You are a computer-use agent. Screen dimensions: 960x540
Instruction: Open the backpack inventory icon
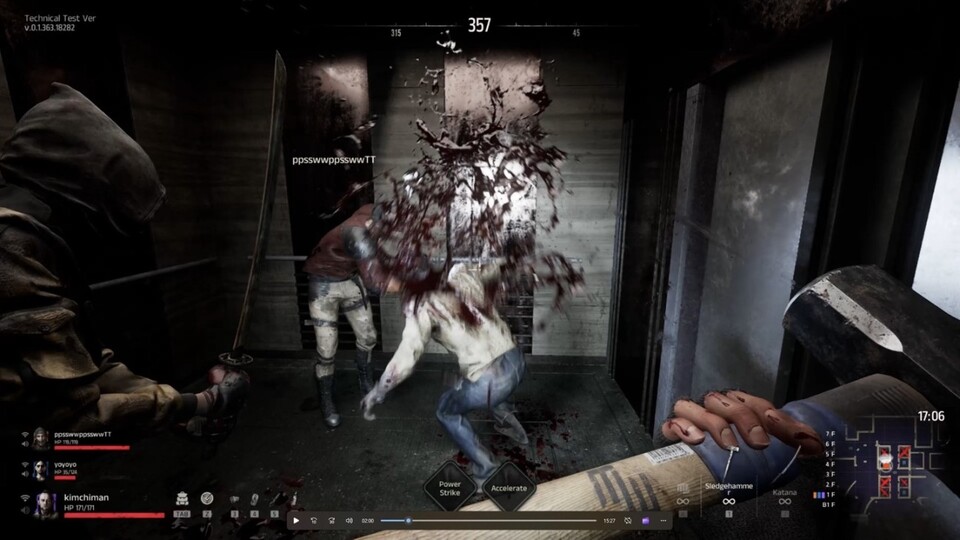pos(183,497)
